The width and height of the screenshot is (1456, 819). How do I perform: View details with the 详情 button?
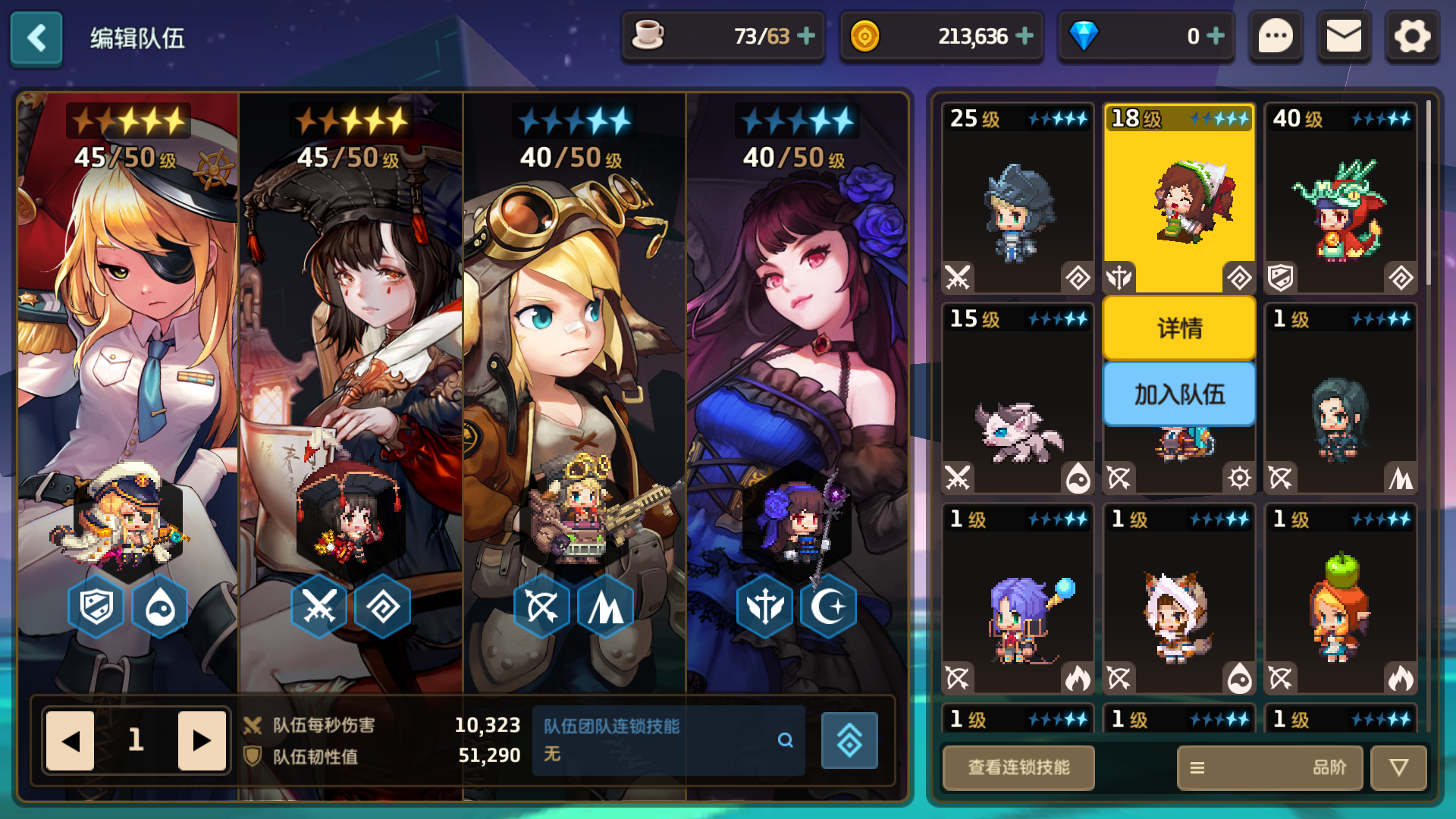pos(1179,328)
